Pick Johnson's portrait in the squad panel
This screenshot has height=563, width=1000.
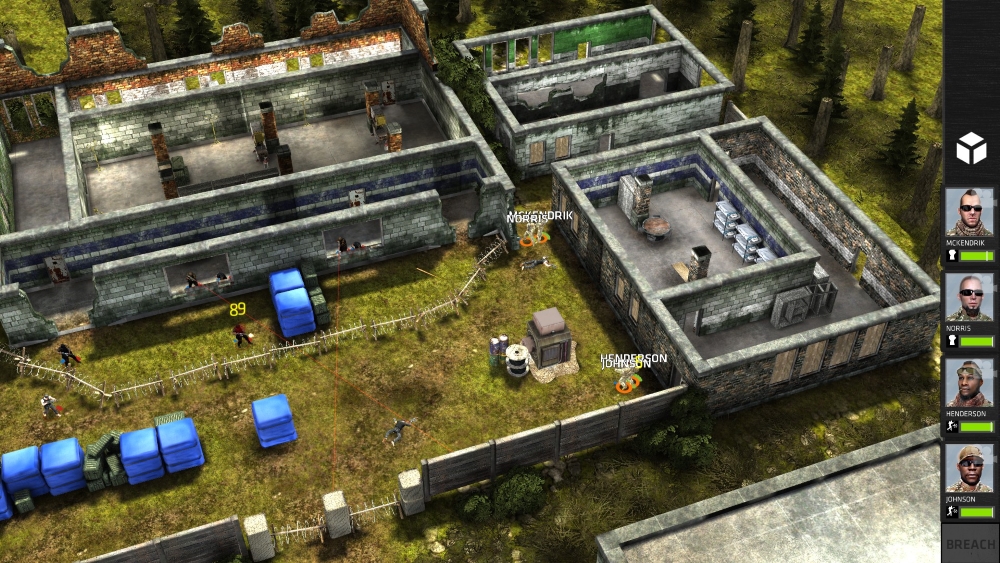969,467
